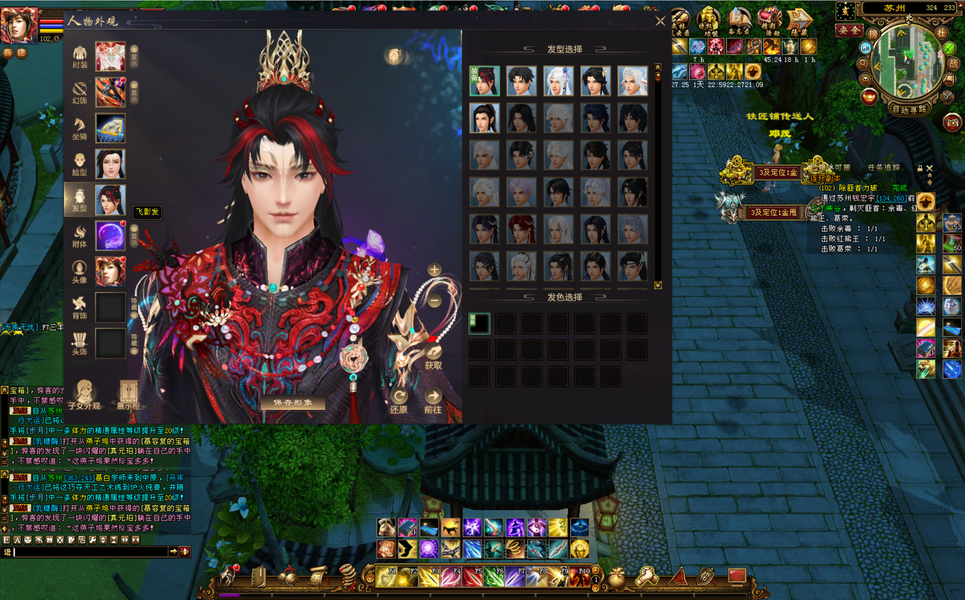Open the 展示柜 showcase
The image size is (965, 600).
click(x=127, y=397)
